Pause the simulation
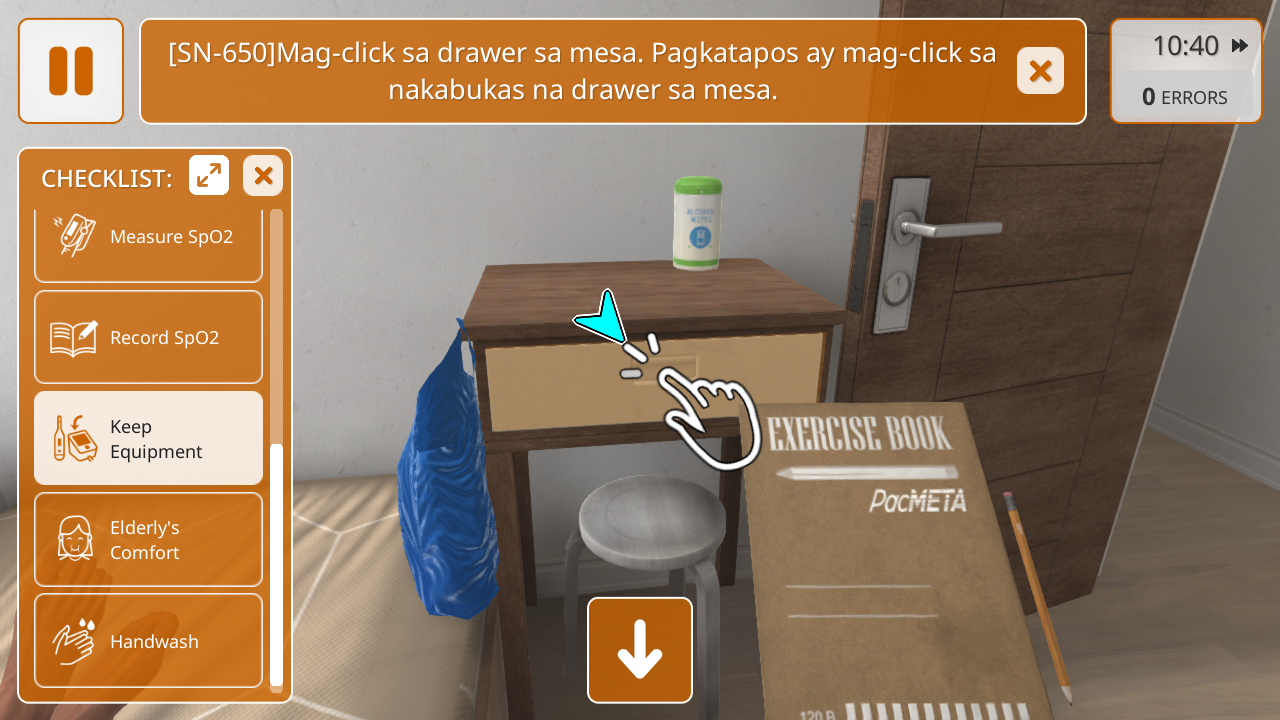This screenshot has height=720, width=1280. click(71, 71)
